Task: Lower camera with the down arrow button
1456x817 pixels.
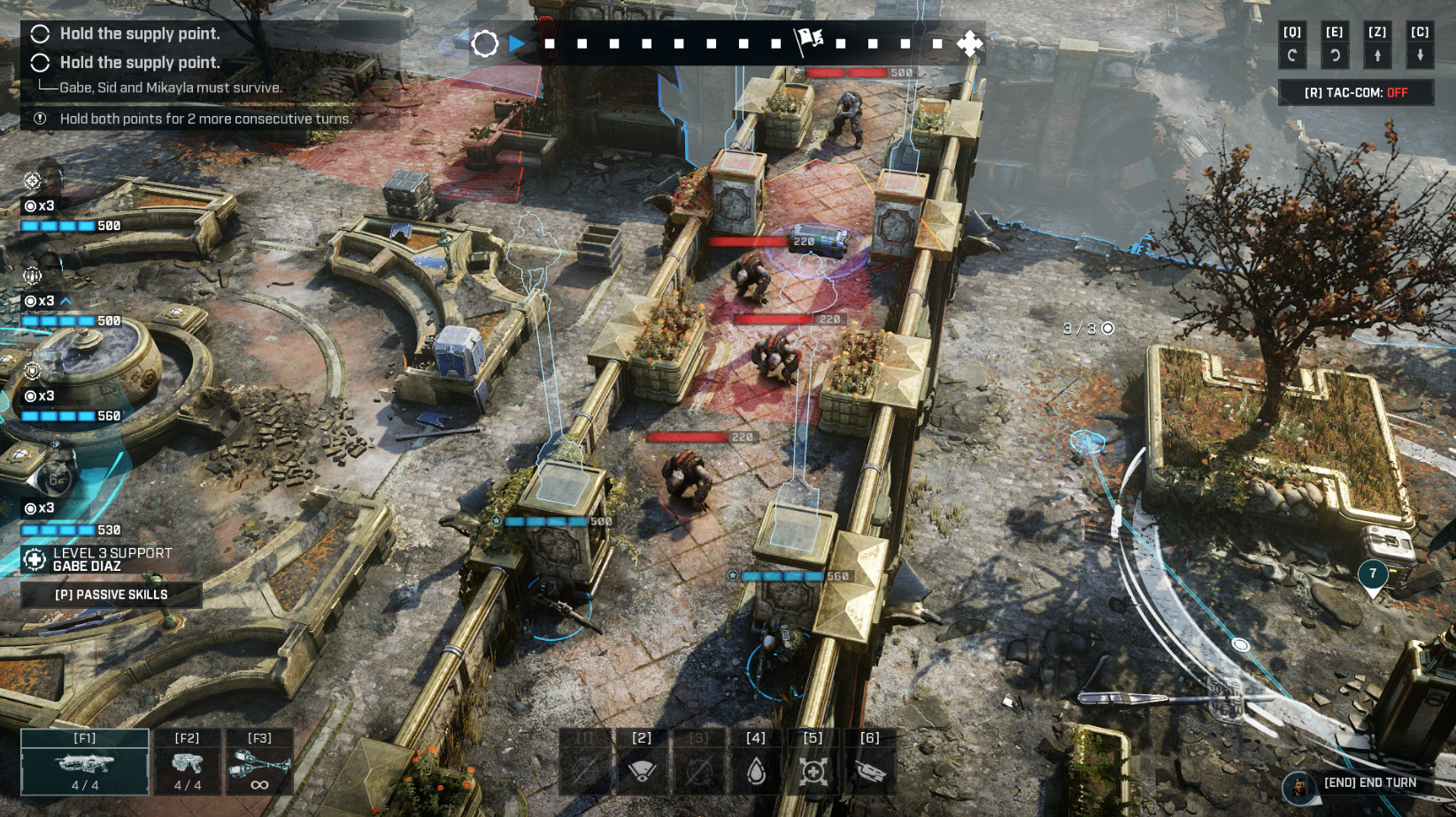Action: point(1420,55)
